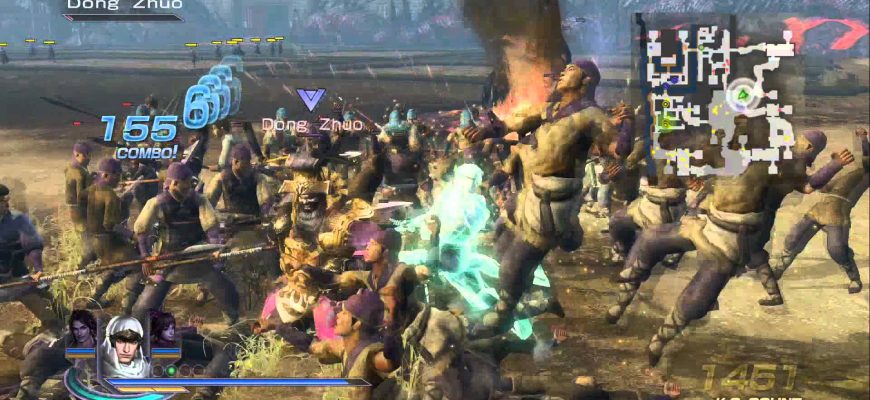Target the Dong Zhuo officer marker

click(x=311, y=99)
